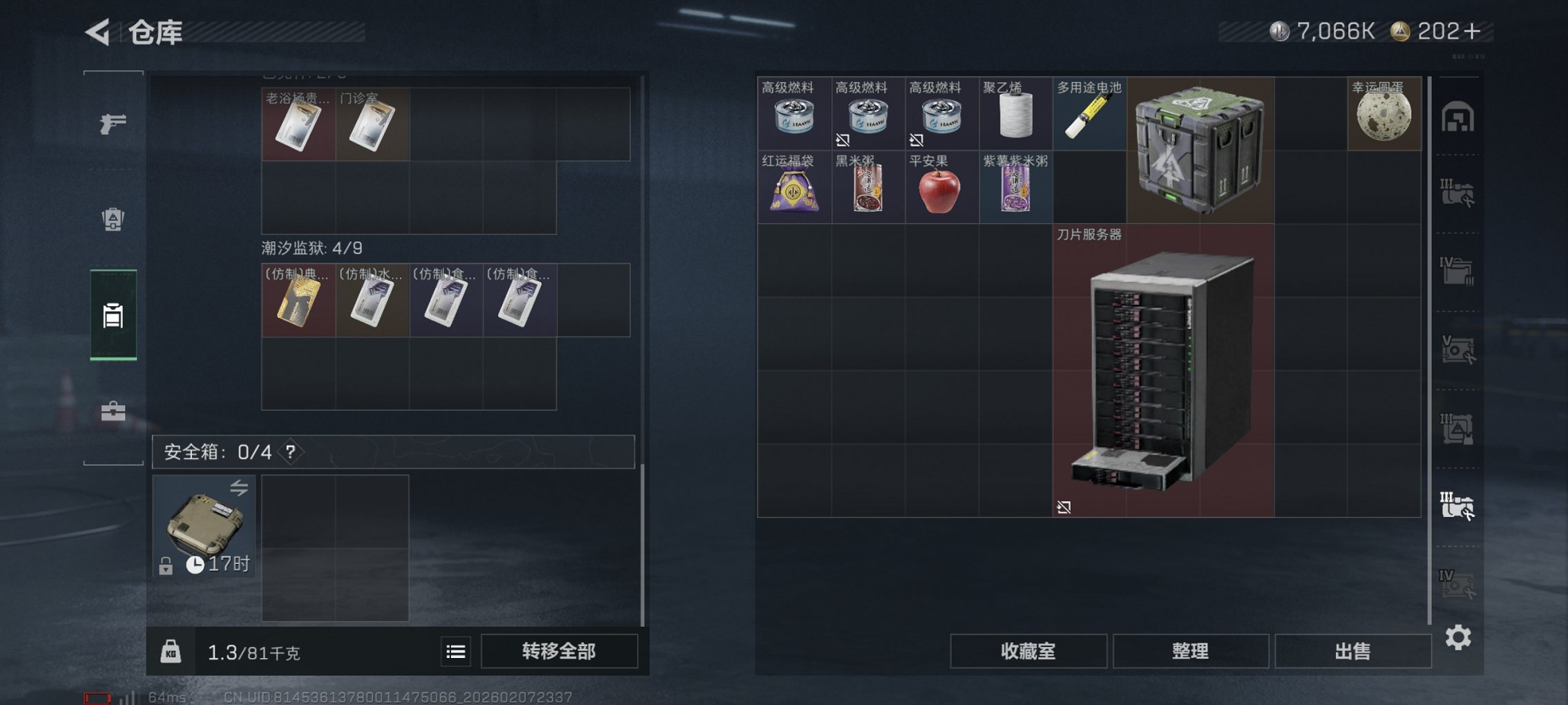This screenshot has height=705, width=1568.
Task: Click the 出售 button
Action: coord(1352,651)
